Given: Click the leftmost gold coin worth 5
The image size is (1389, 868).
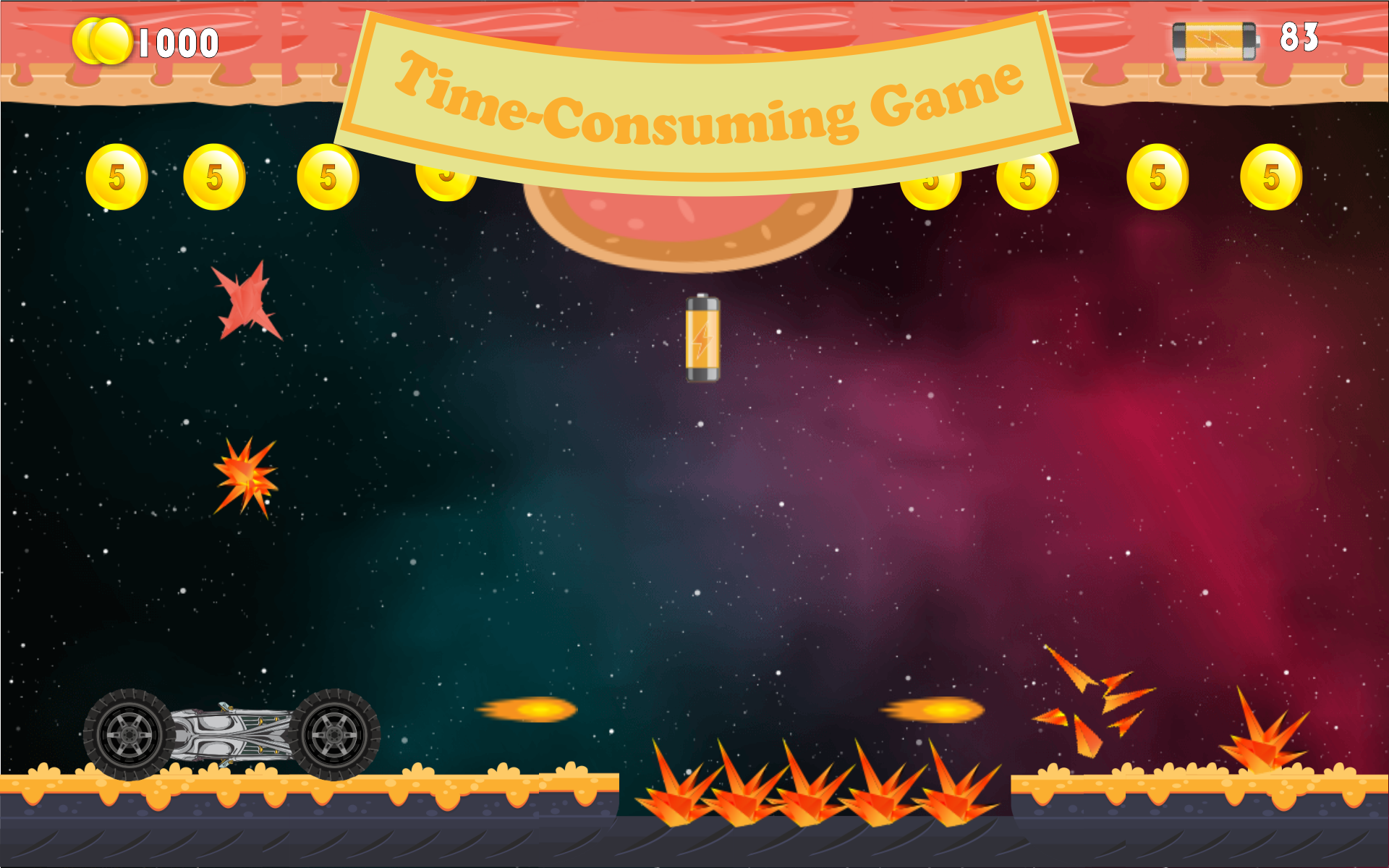Looking at the screenshot, I should 118,176.
